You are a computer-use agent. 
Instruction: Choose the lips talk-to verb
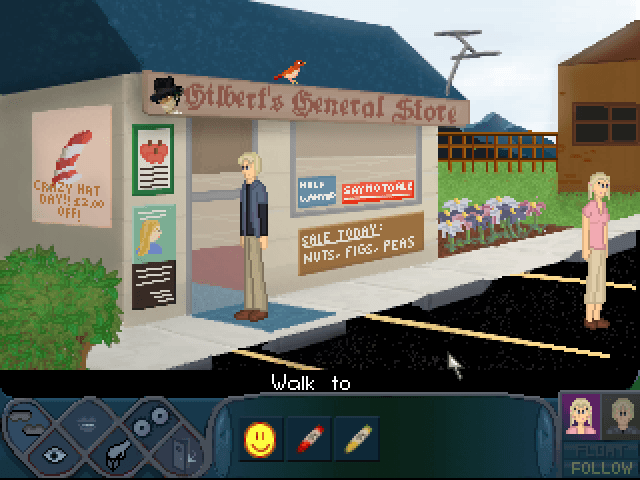click(88, 421)
